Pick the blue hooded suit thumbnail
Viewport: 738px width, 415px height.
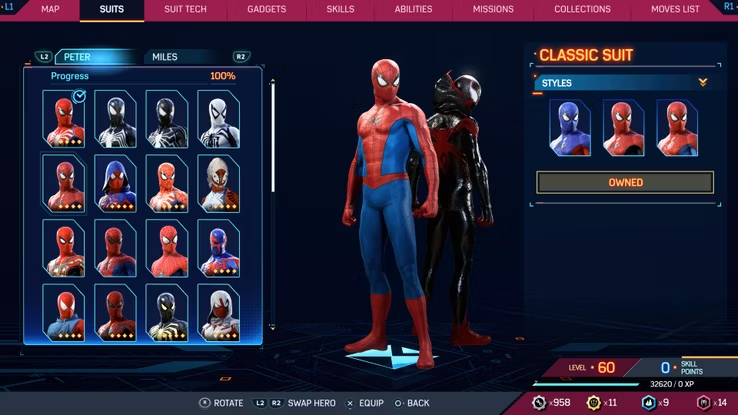115,182
